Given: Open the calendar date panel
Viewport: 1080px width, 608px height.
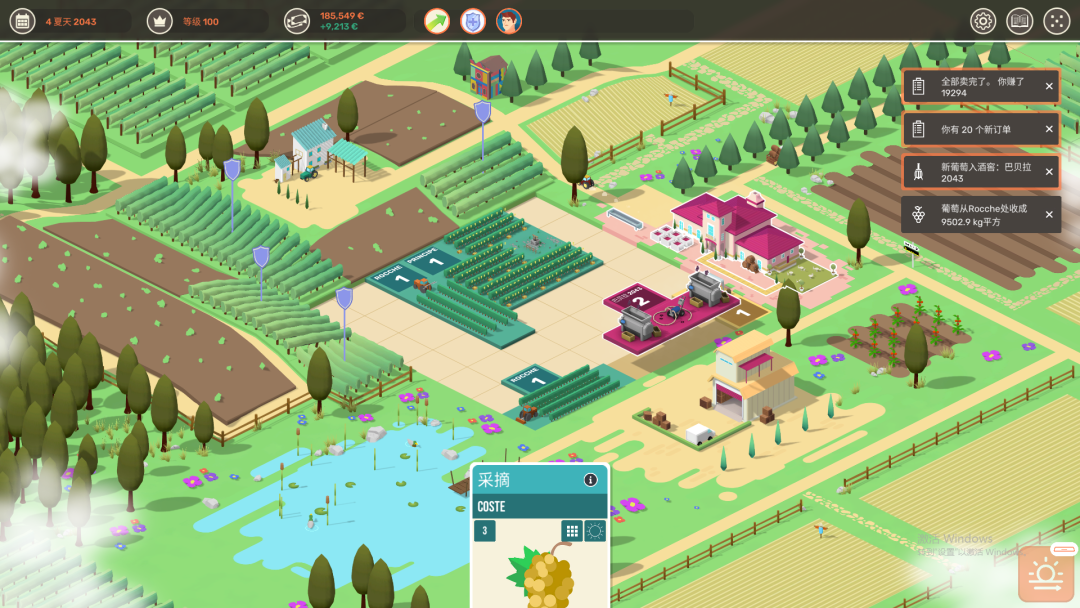Looking at the screenshot, I should (22, 21).
